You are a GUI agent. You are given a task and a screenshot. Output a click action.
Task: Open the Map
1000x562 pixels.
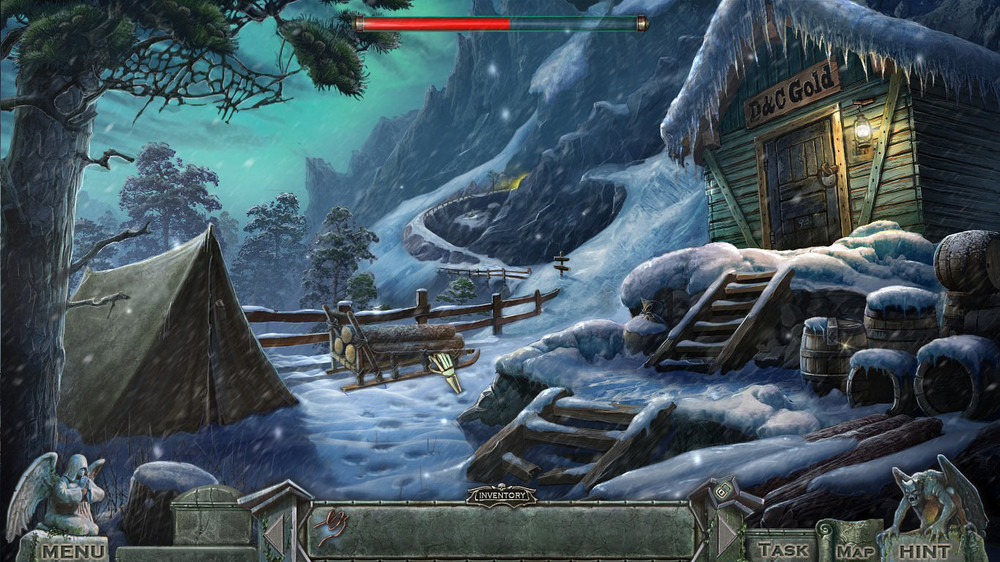click(855, 550)
